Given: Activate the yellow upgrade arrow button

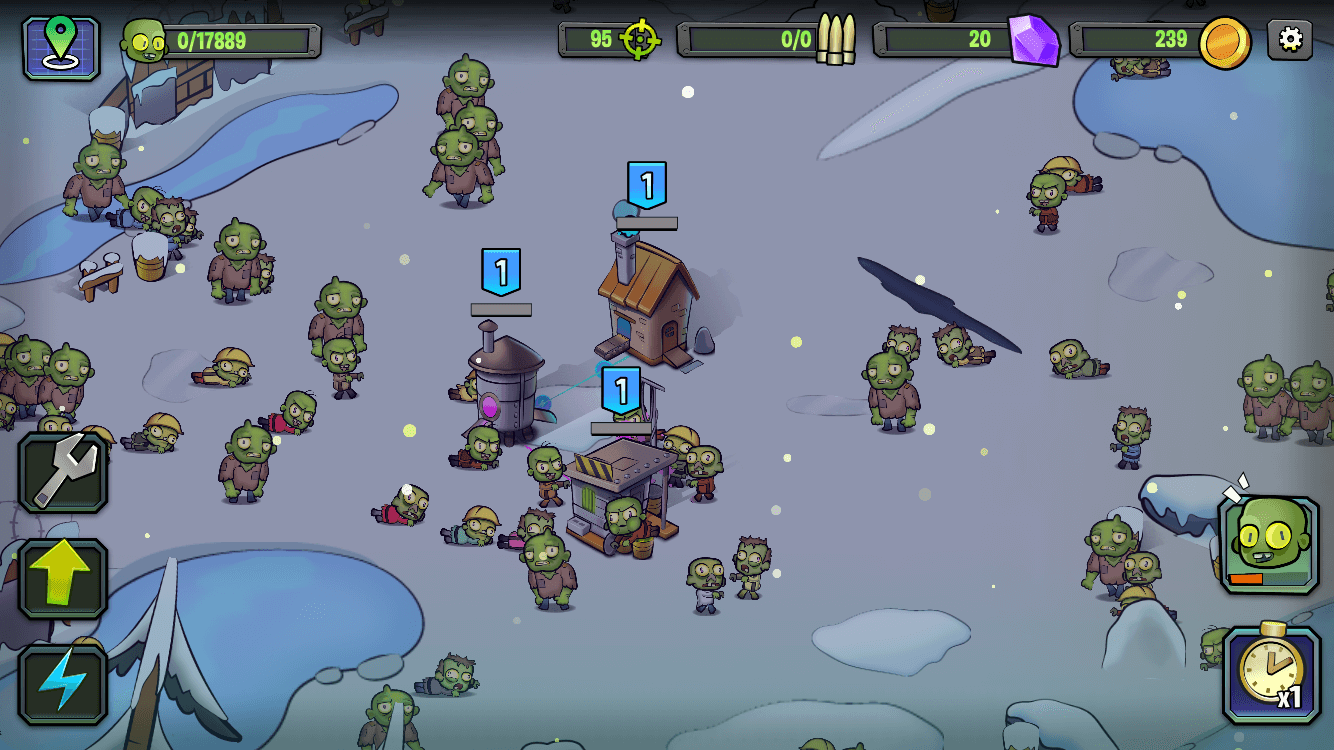Looking at the screenshot, I should click(x=63, y=578).
